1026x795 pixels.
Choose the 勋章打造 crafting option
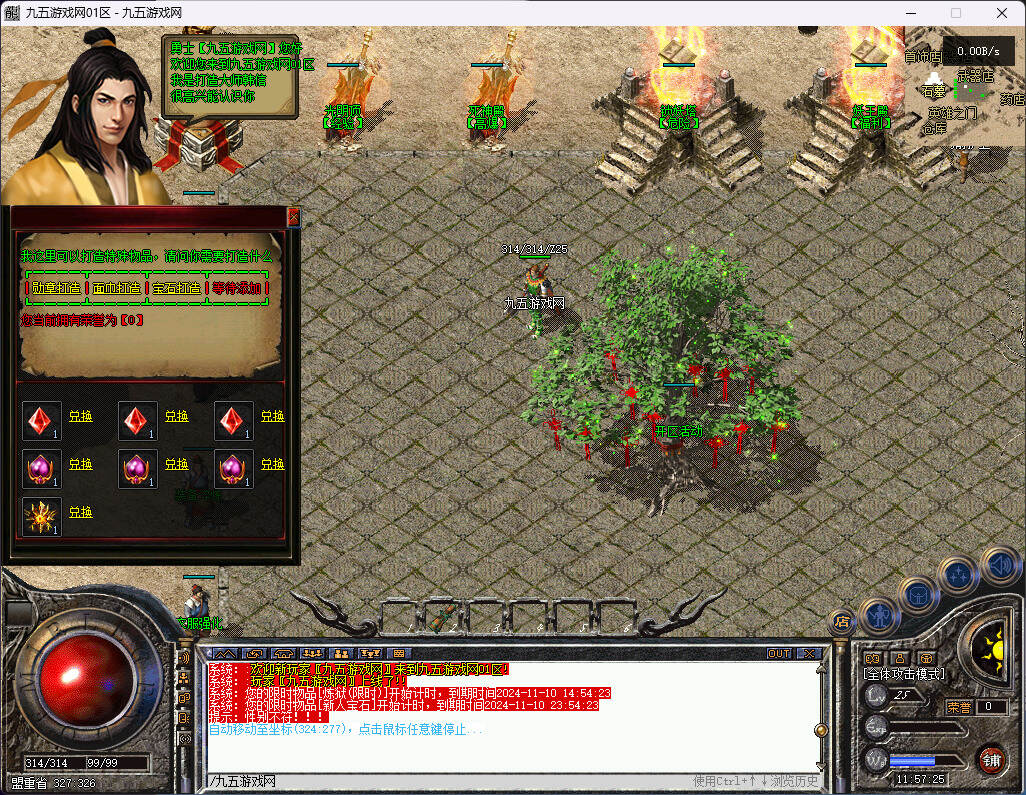(x=56, y=288)
